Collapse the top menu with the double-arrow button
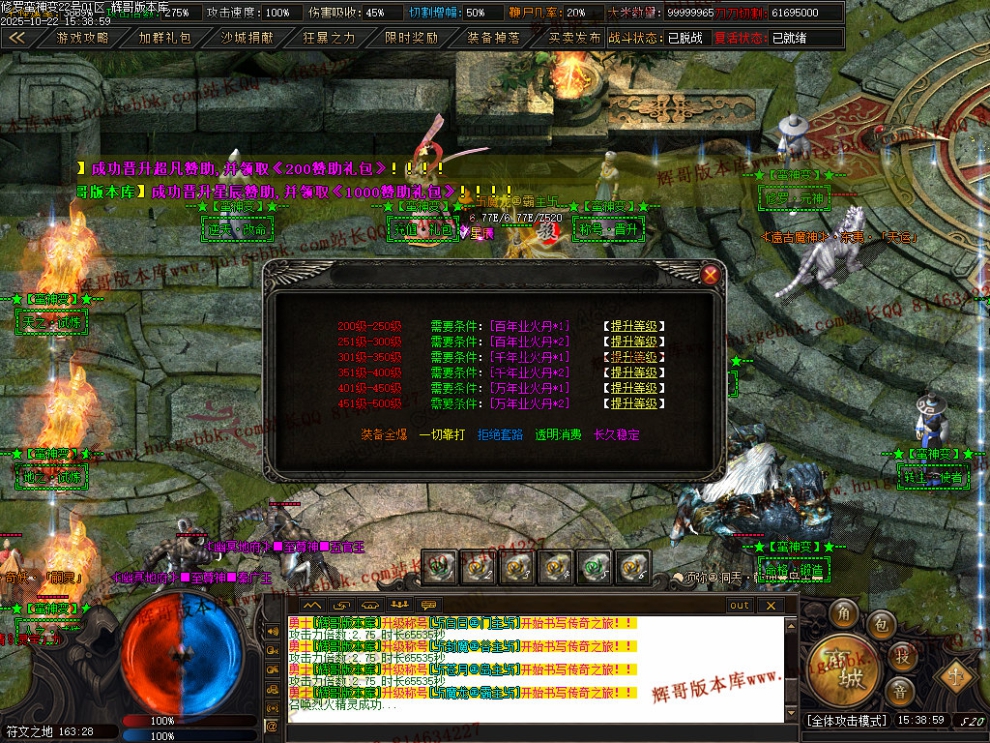Viewport: 990px width, 743px height. coord(17,38)
